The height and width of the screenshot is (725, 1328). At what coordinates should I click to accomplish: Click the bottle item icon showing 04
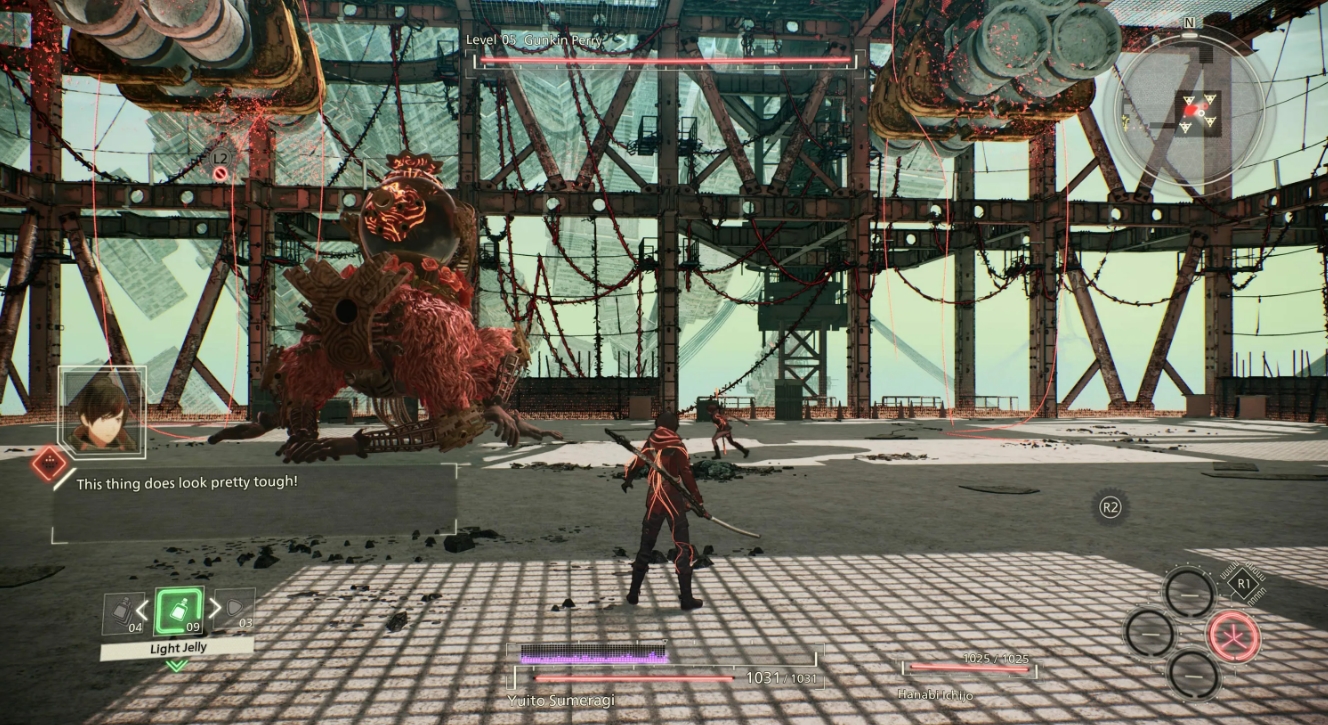pos(121,612)
